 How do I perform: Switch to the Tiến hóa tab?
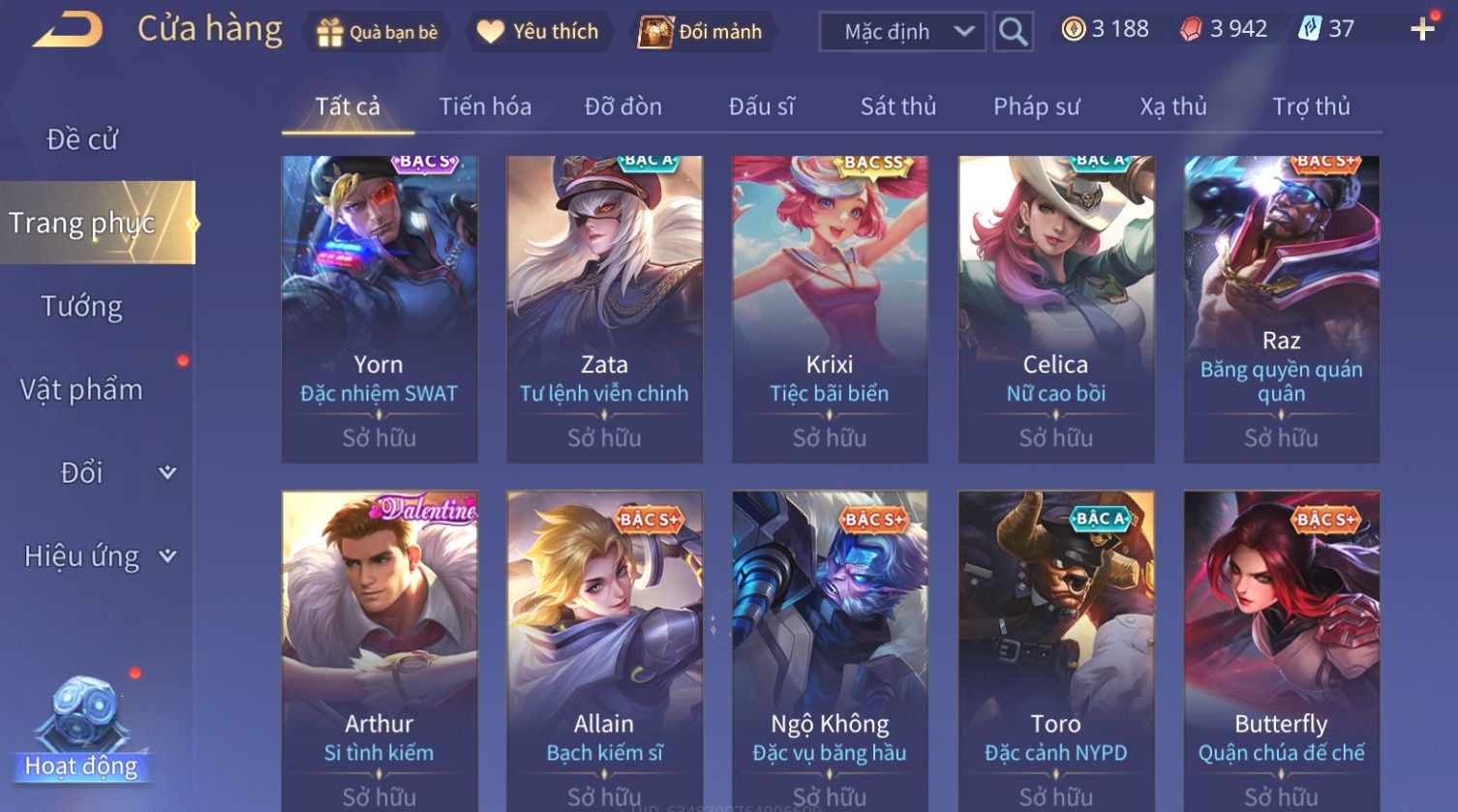[x=485, y=106]
